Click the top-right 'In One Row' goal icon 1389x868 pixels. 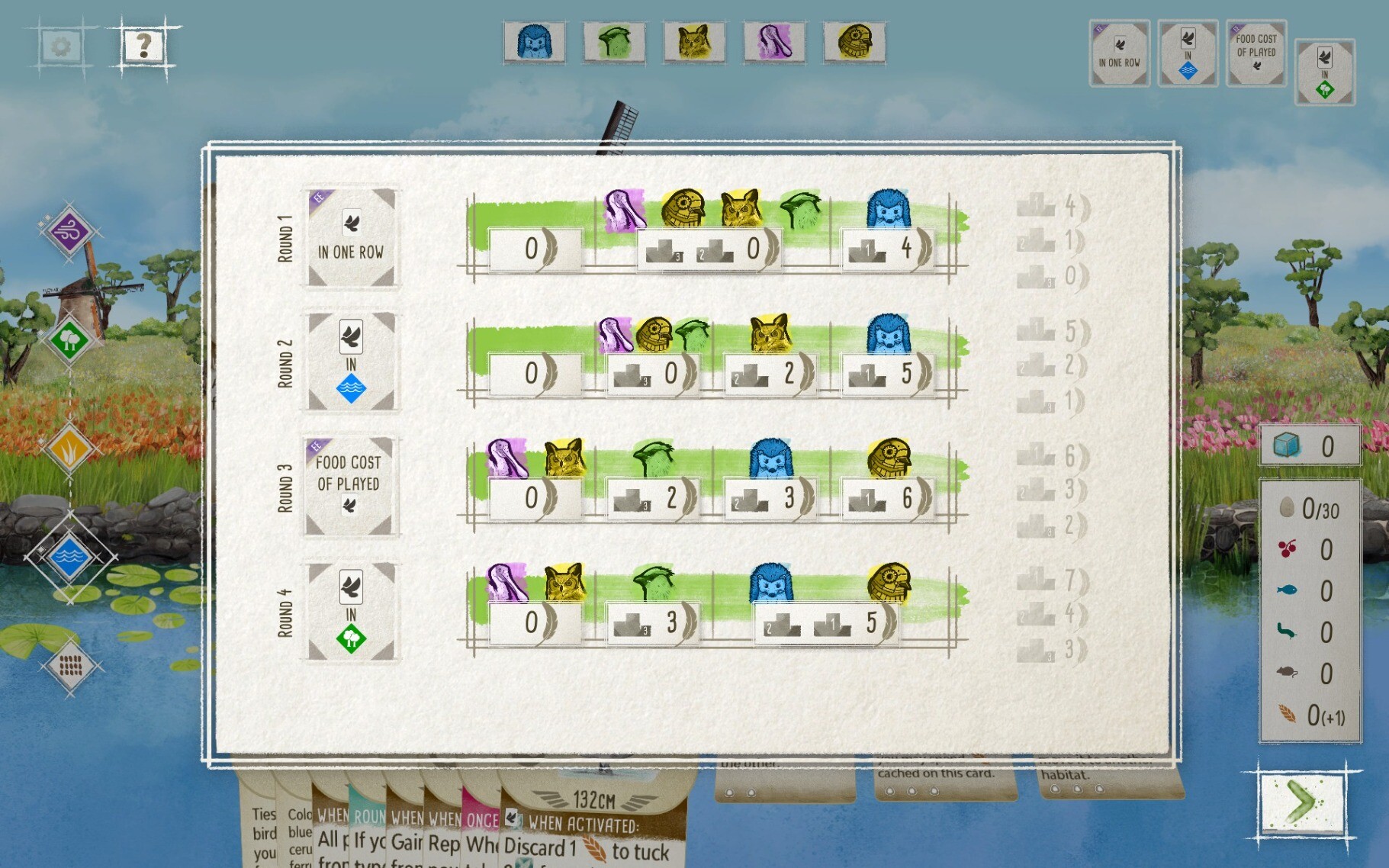(x=1119, y=53)
